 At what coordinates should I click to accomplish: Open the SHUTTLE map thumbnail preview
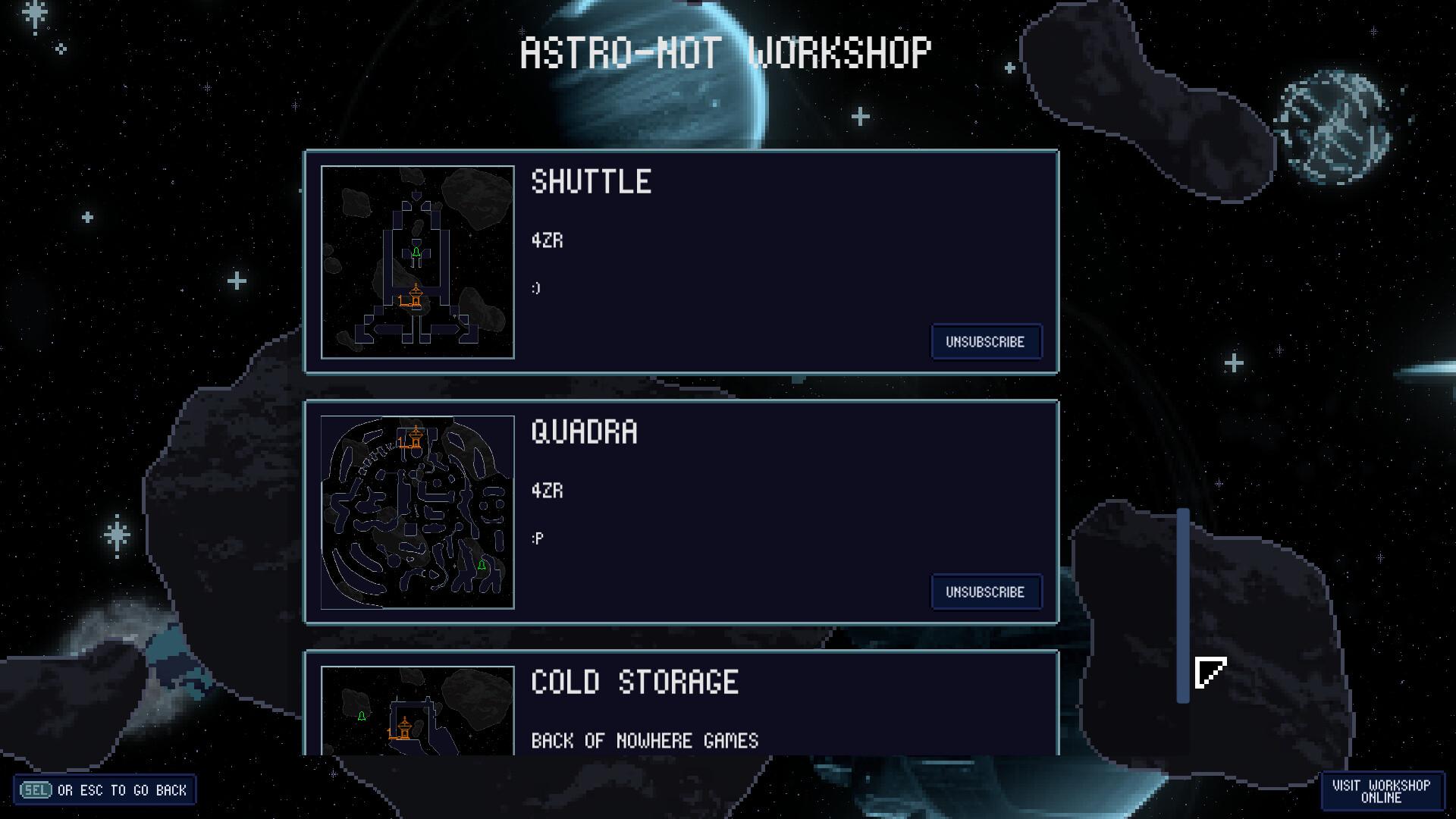point(418,262)
